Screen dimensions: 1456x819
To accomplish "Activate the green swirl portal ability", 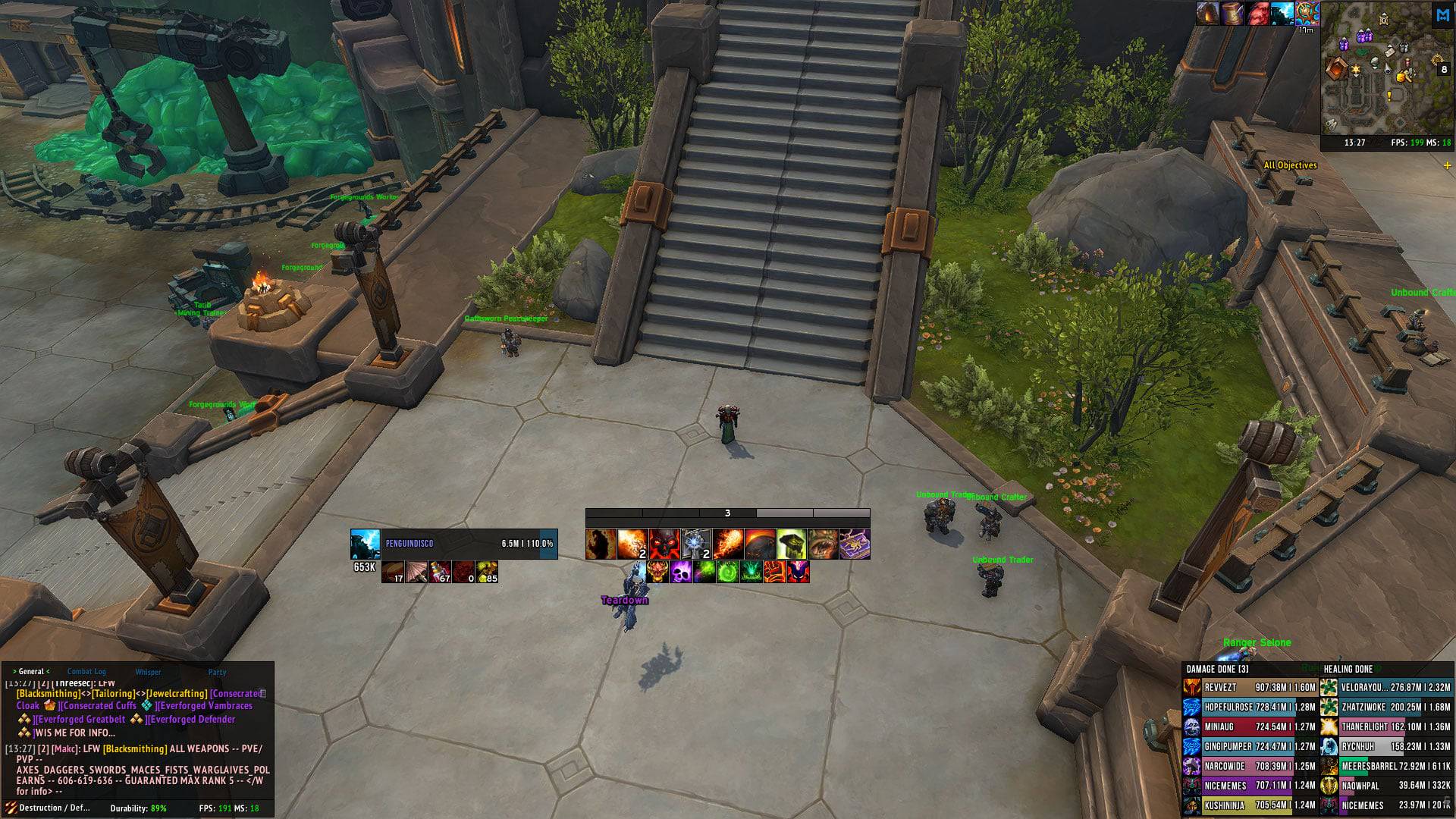I will (x=727, y=572).
